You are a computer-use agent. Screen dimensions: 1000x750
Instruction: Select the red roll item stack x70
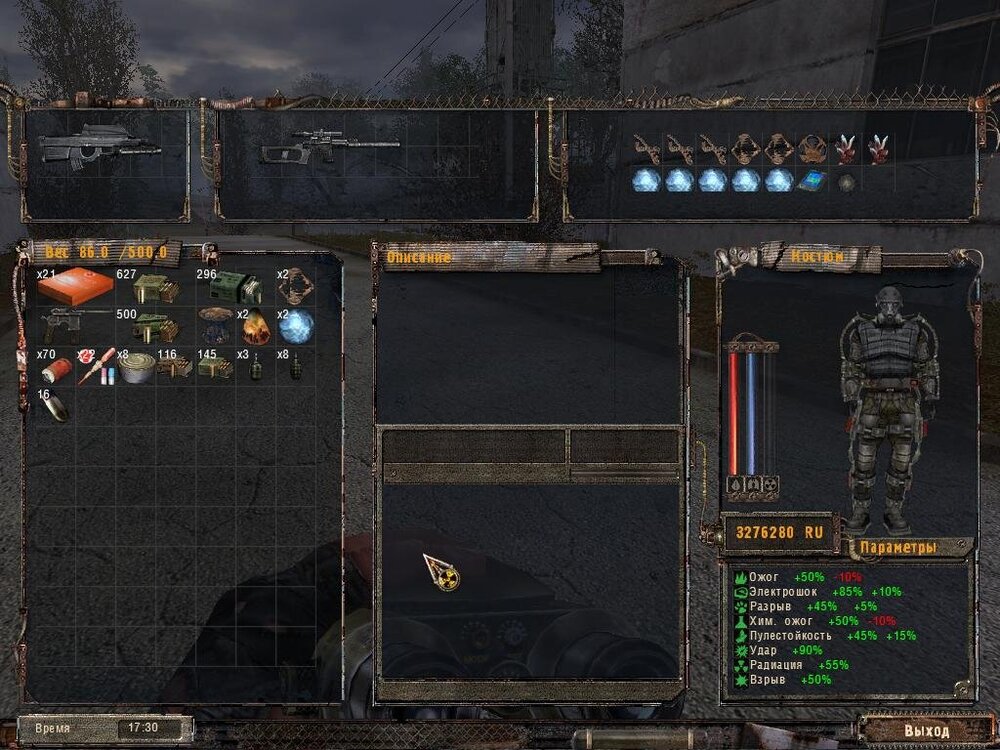56,368
